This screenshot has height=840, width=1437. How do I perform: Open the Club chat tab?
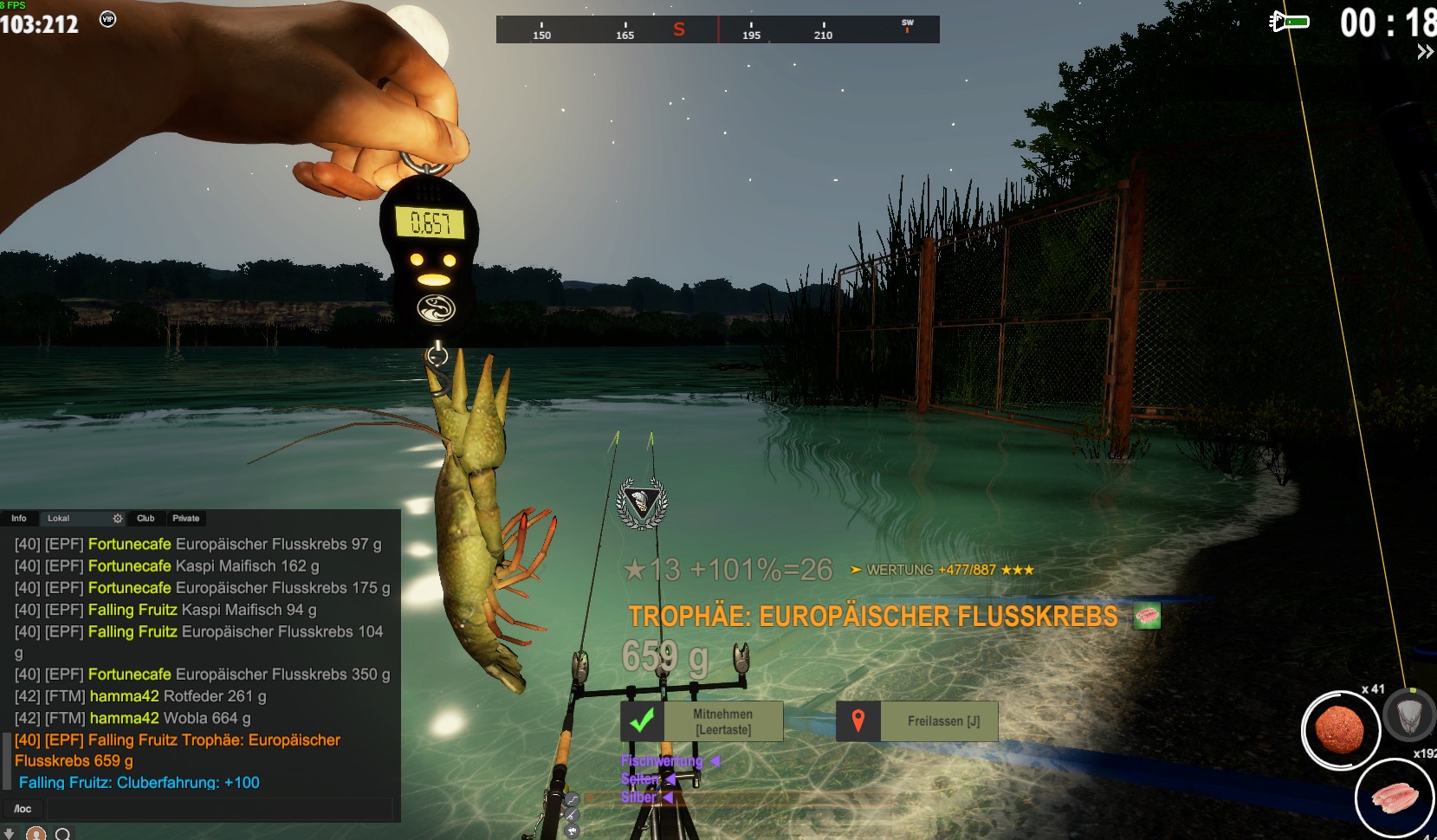click(x=146, y=518)
